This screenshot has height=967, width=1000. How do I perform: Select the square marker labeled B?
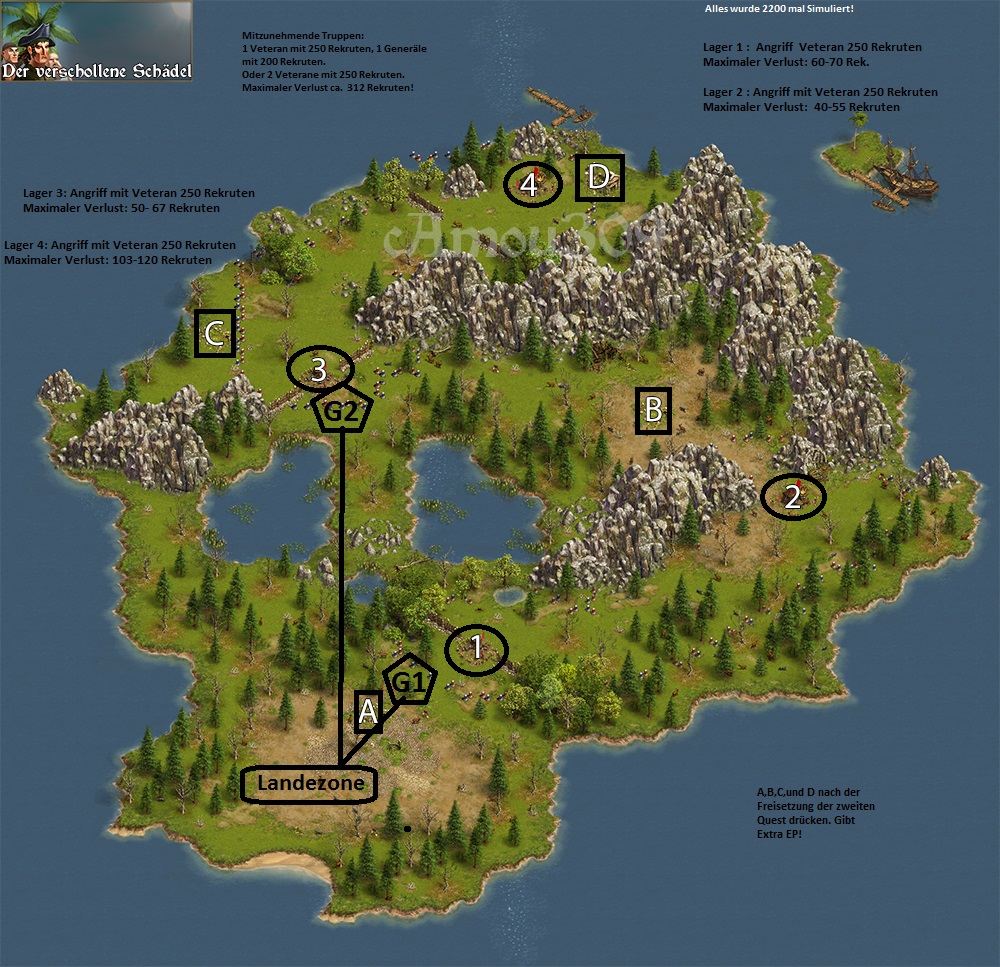(653, 410)
